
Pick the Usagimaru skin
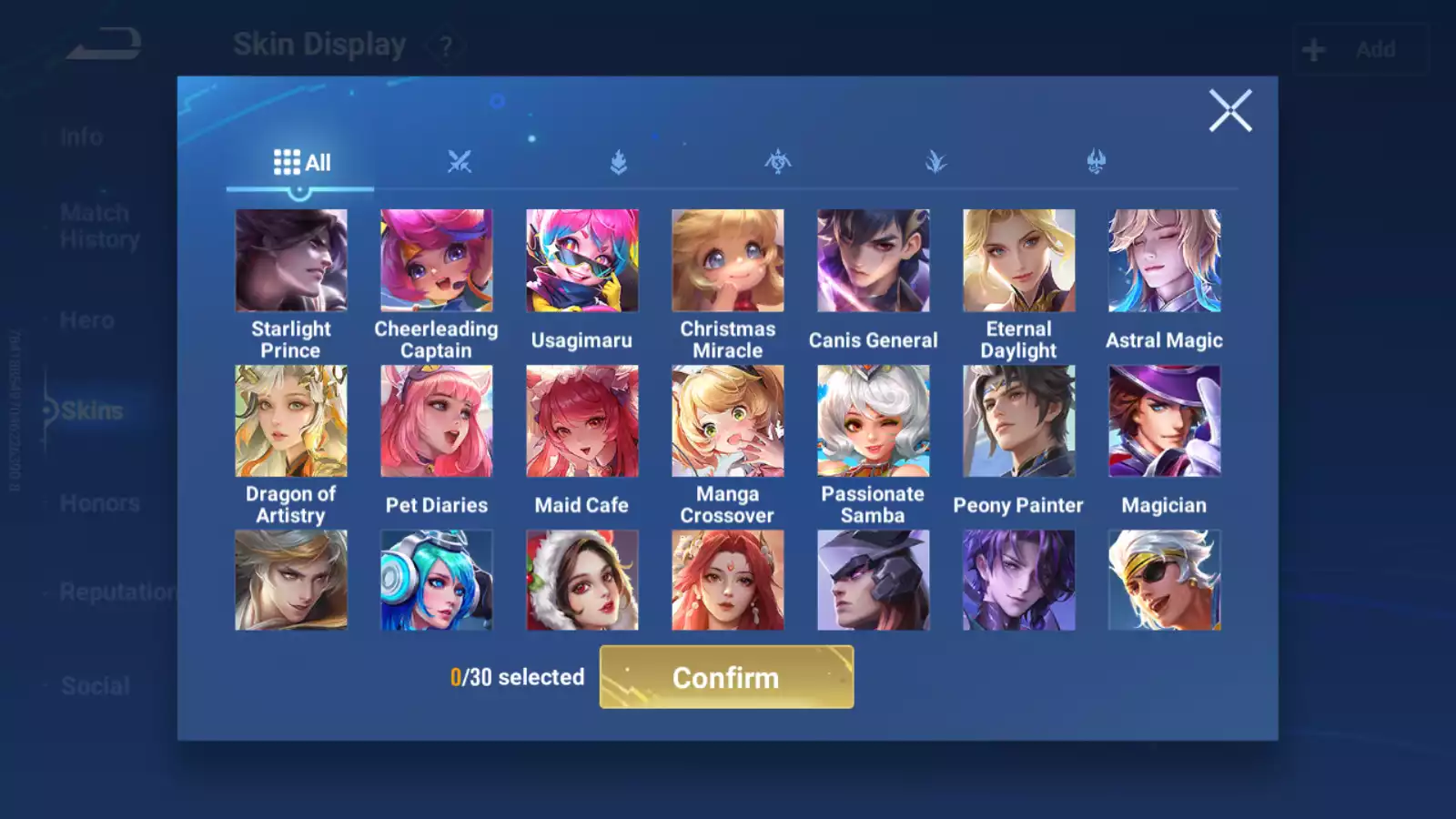tap(582, 261)
